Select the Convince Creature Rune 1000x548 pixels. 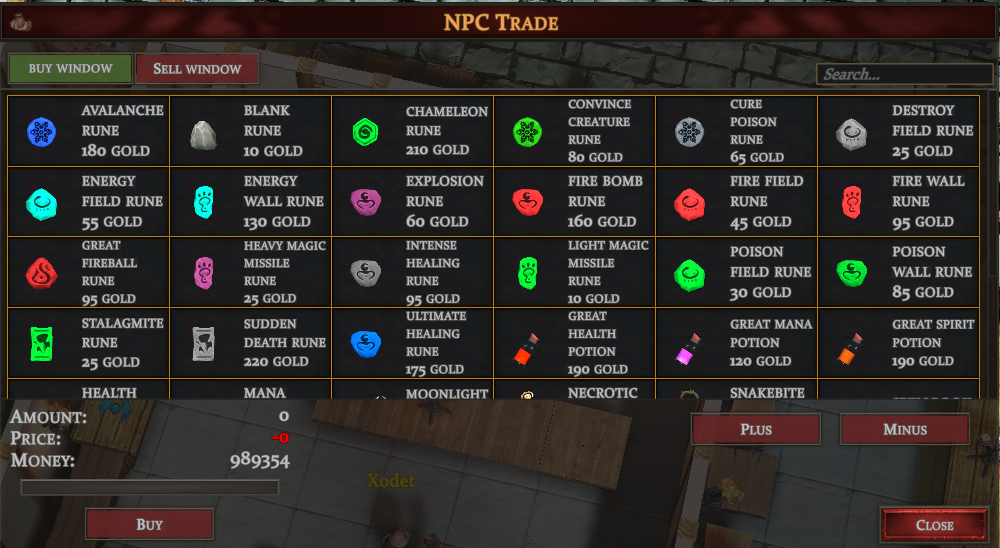[x=574, y=131]
